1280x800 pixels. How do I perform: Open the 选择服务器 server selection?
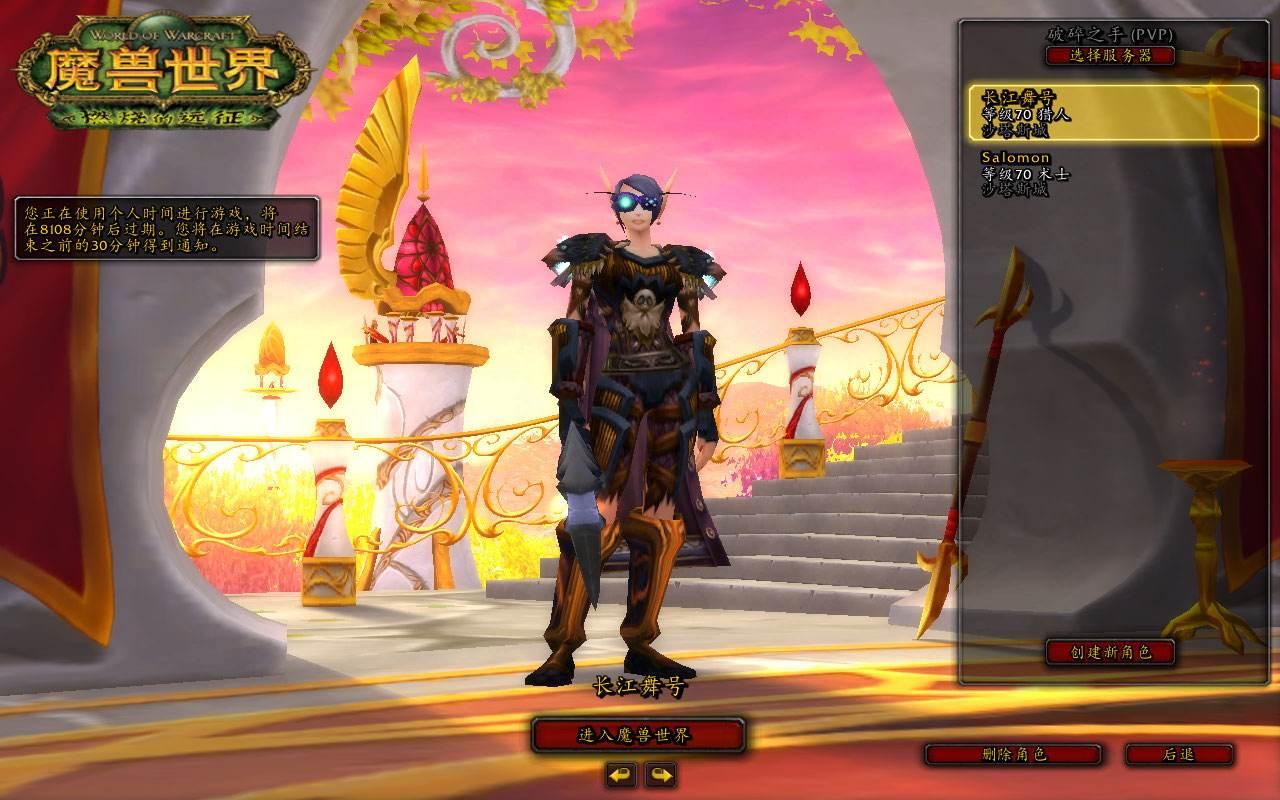(x=1110, y=56)
